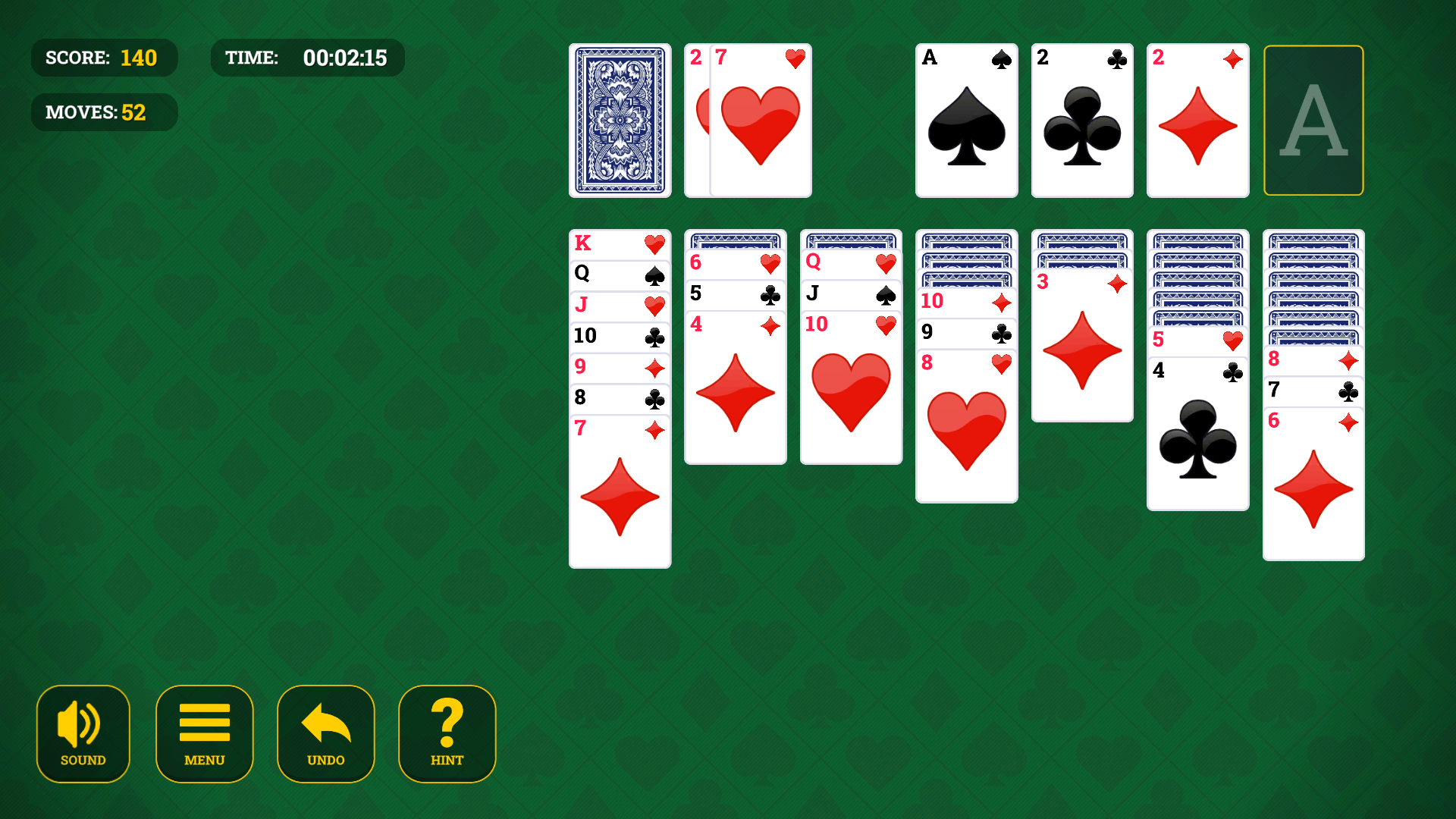Image resolution: width=1456 pixels, height=819 pixels.
Task: Click the MOVES counter badge
Action: 104,111
